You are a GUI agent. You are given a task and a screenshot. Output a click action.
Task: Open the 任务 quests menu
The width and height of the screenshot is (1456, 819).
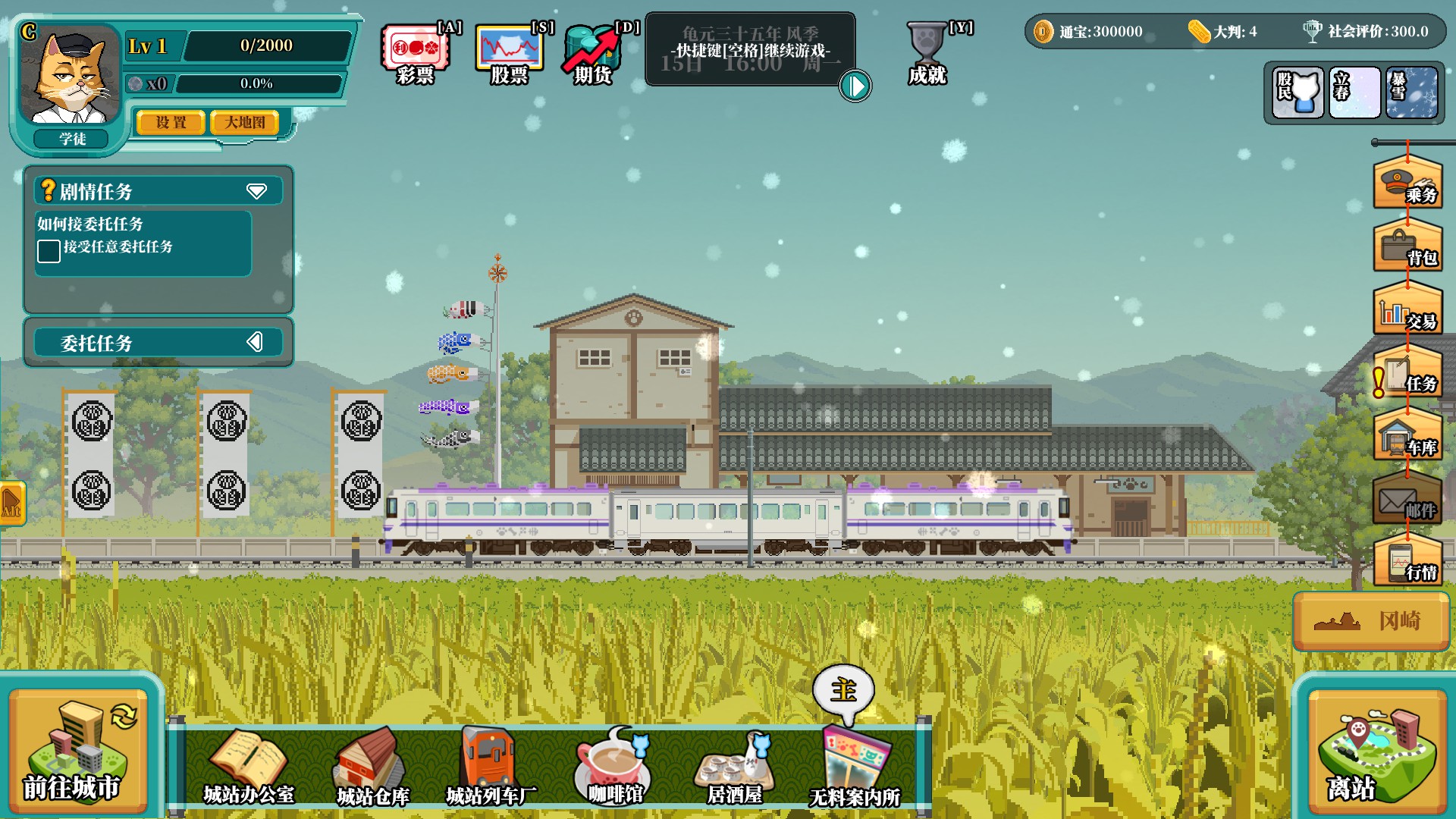[1407, 374]
